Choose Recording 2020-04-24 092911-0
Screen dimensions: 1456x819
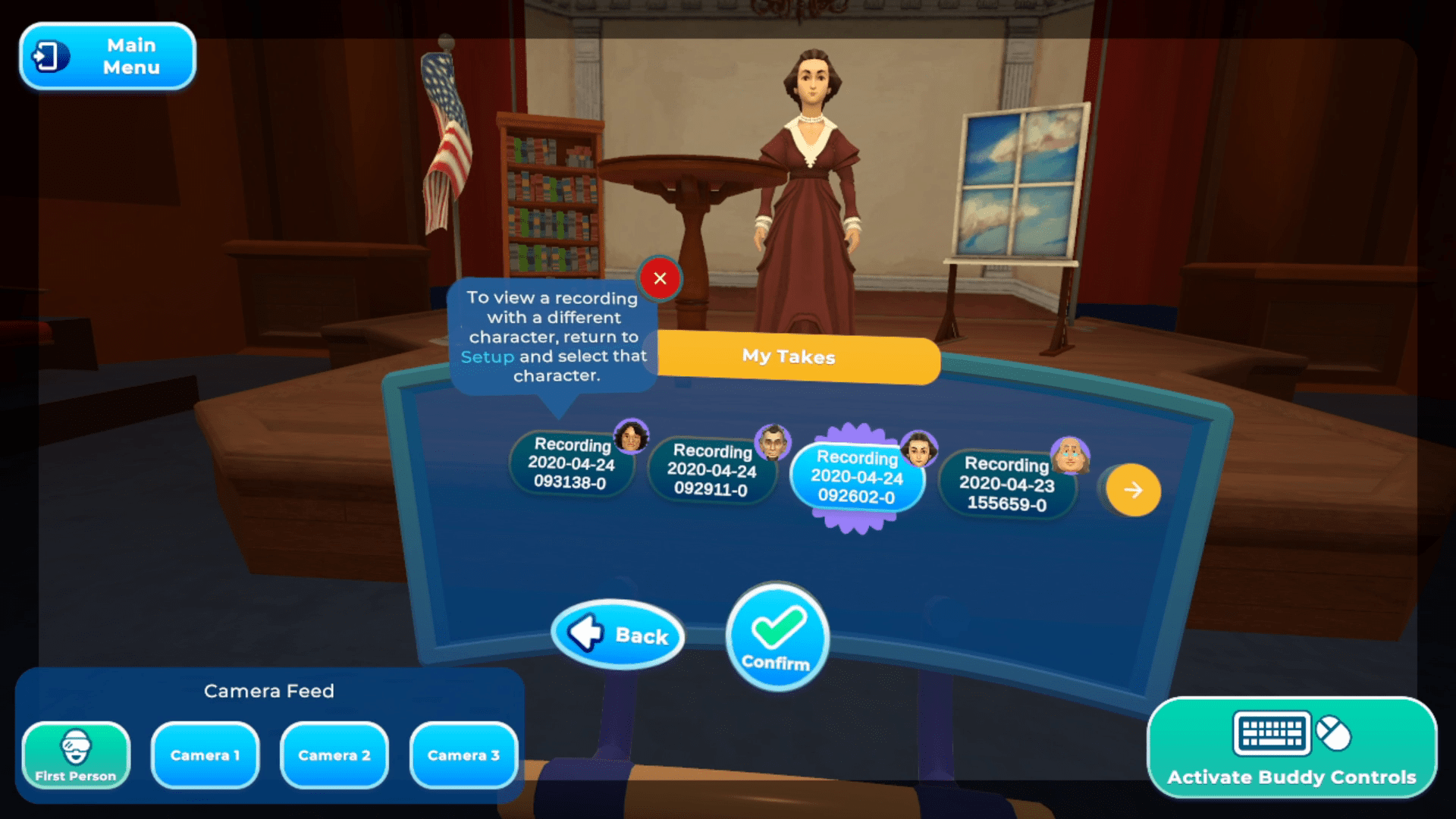click(x=711, y=471)
